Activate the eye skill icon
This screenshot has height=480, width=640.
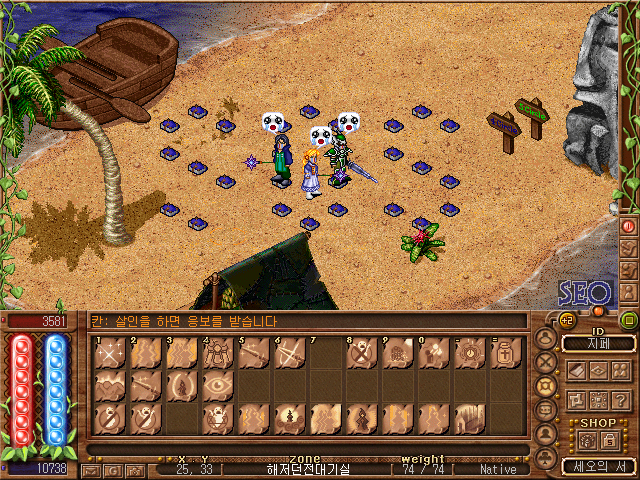218,385
